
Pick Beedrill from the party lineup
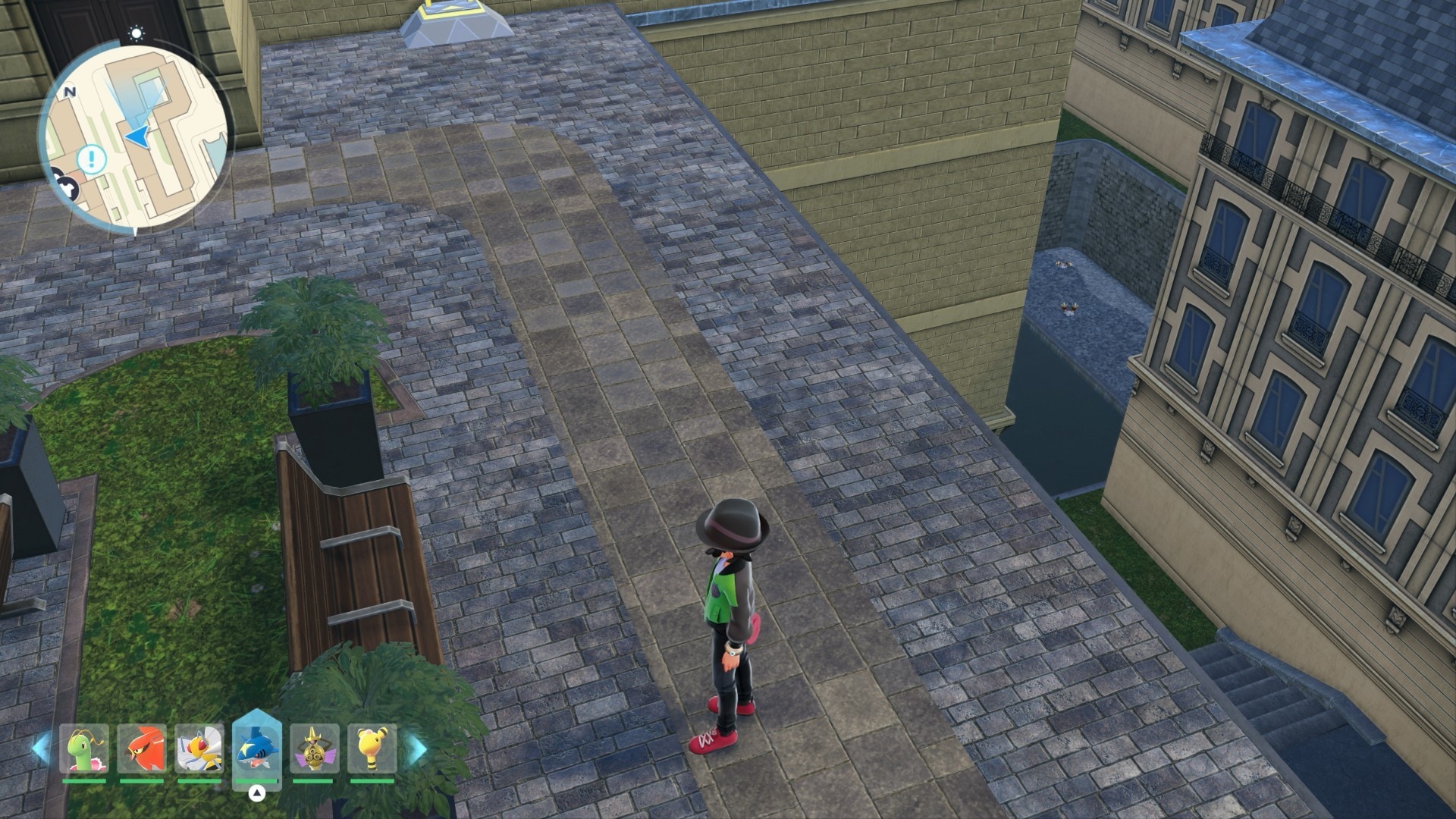coord(199,749)
